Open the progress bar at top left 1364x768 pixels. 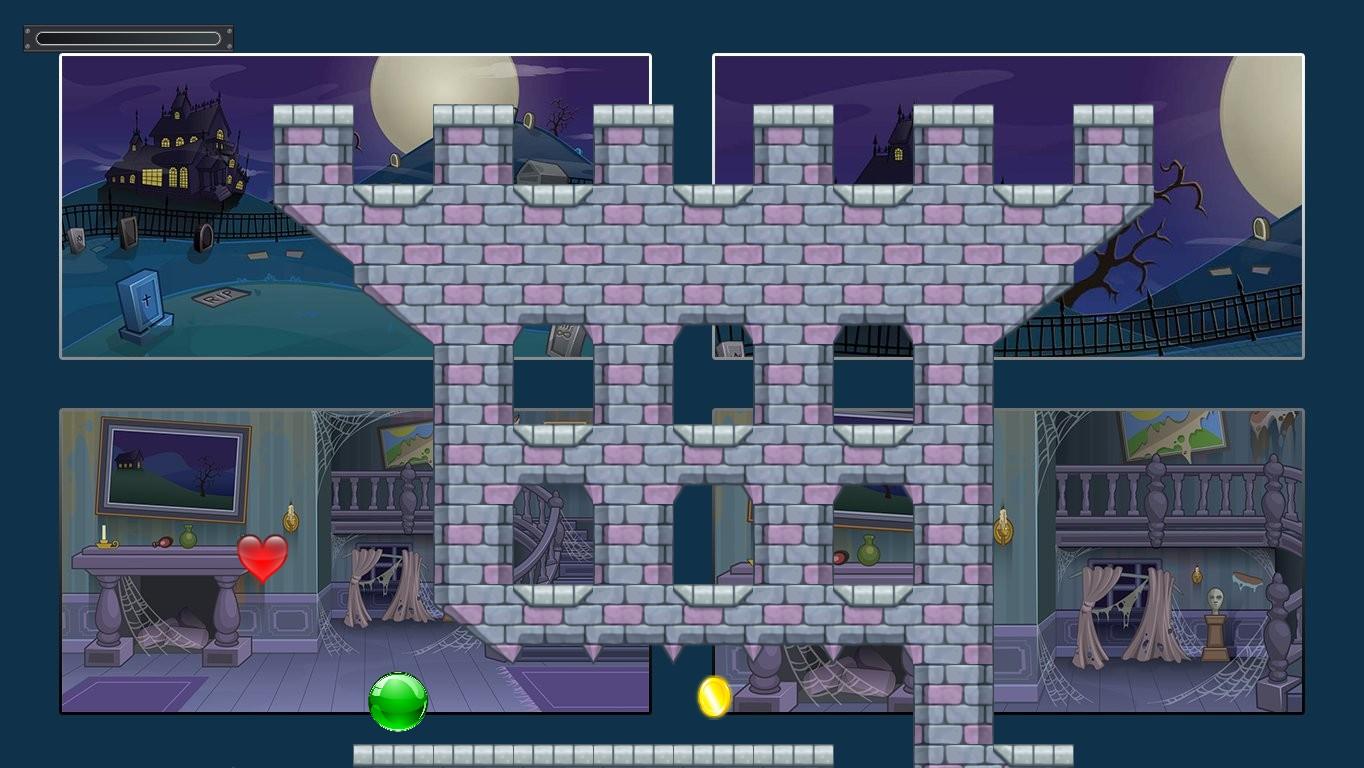coord(127,37)
